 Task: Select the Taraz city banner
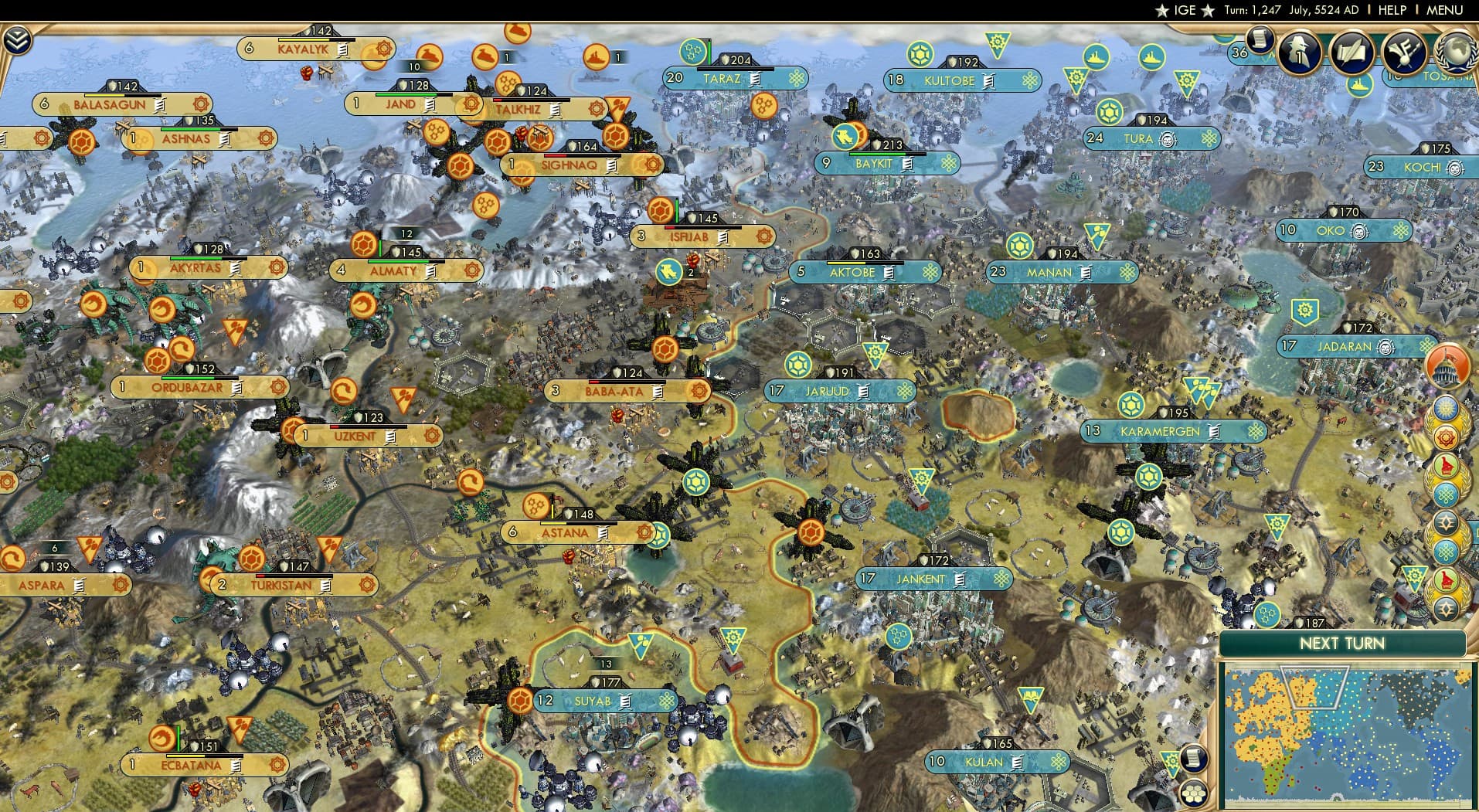725,77
